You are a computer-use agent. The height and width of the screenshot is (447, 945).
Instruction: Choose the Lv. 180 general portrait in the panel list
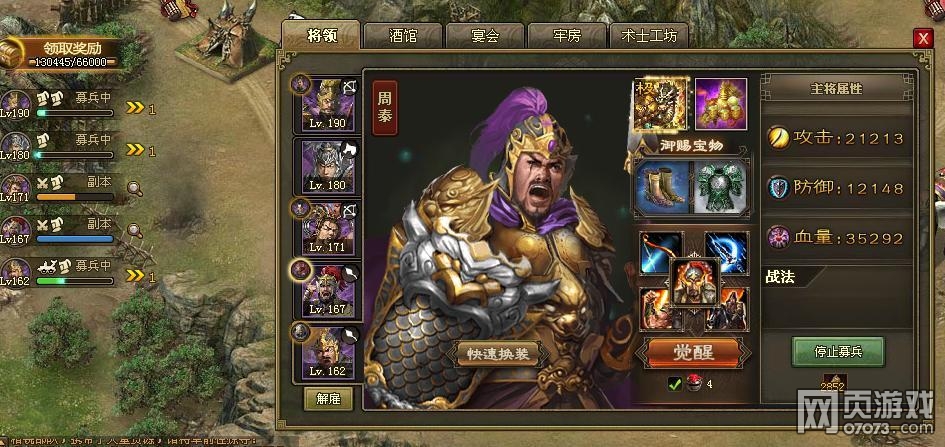[x=328, y=164]
